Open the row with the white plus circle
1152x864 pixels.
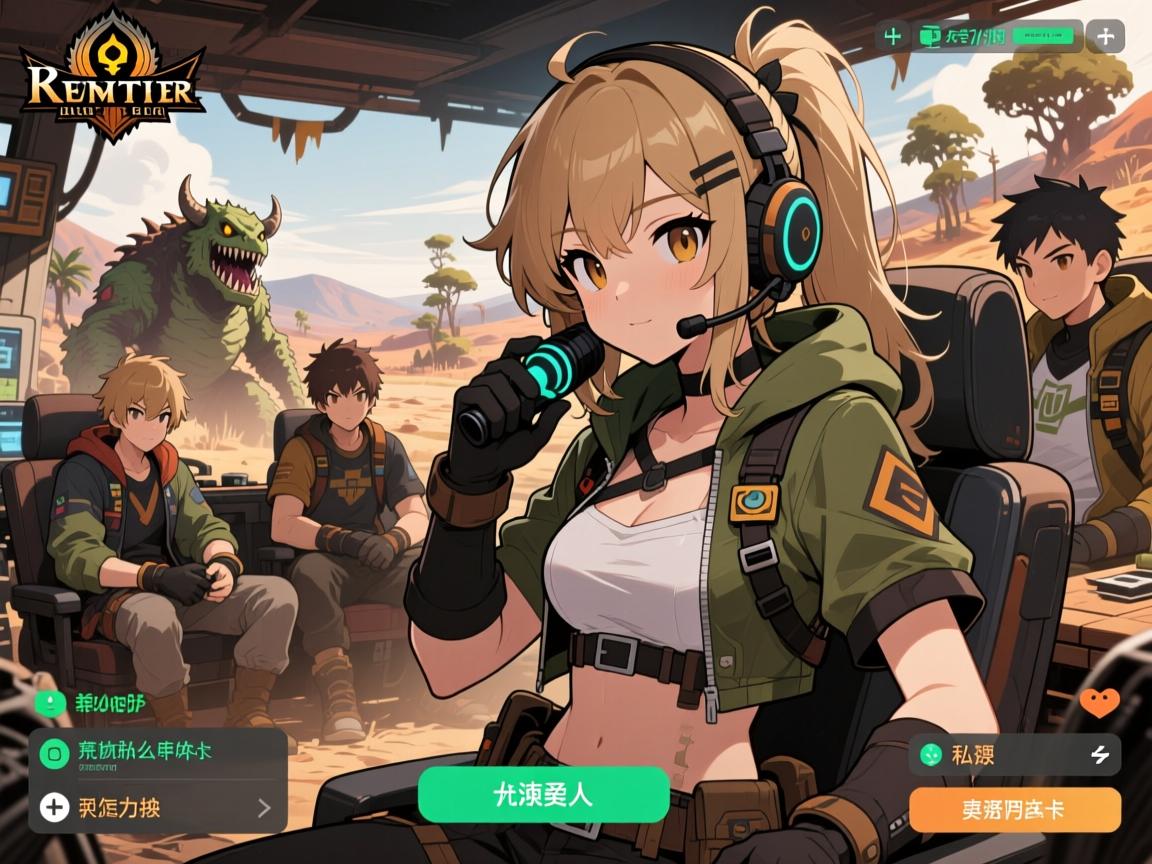pyautogui.click(x=157, y=806)
